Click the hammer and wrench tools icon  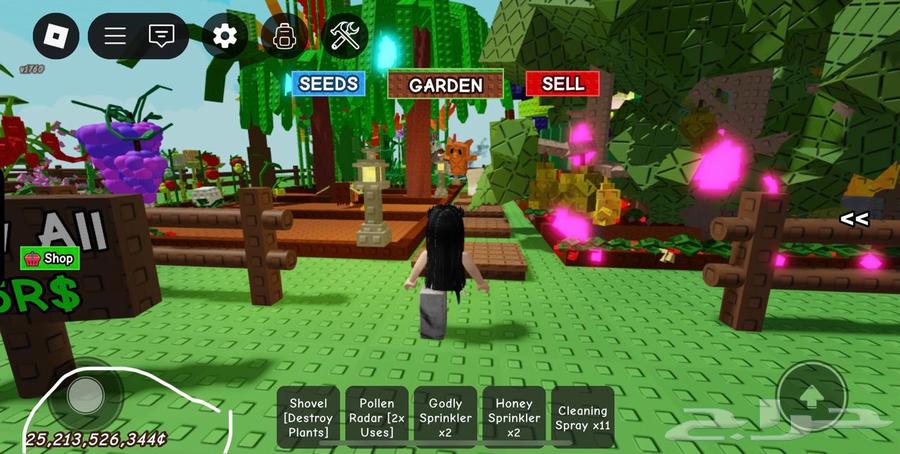(346, 37)
